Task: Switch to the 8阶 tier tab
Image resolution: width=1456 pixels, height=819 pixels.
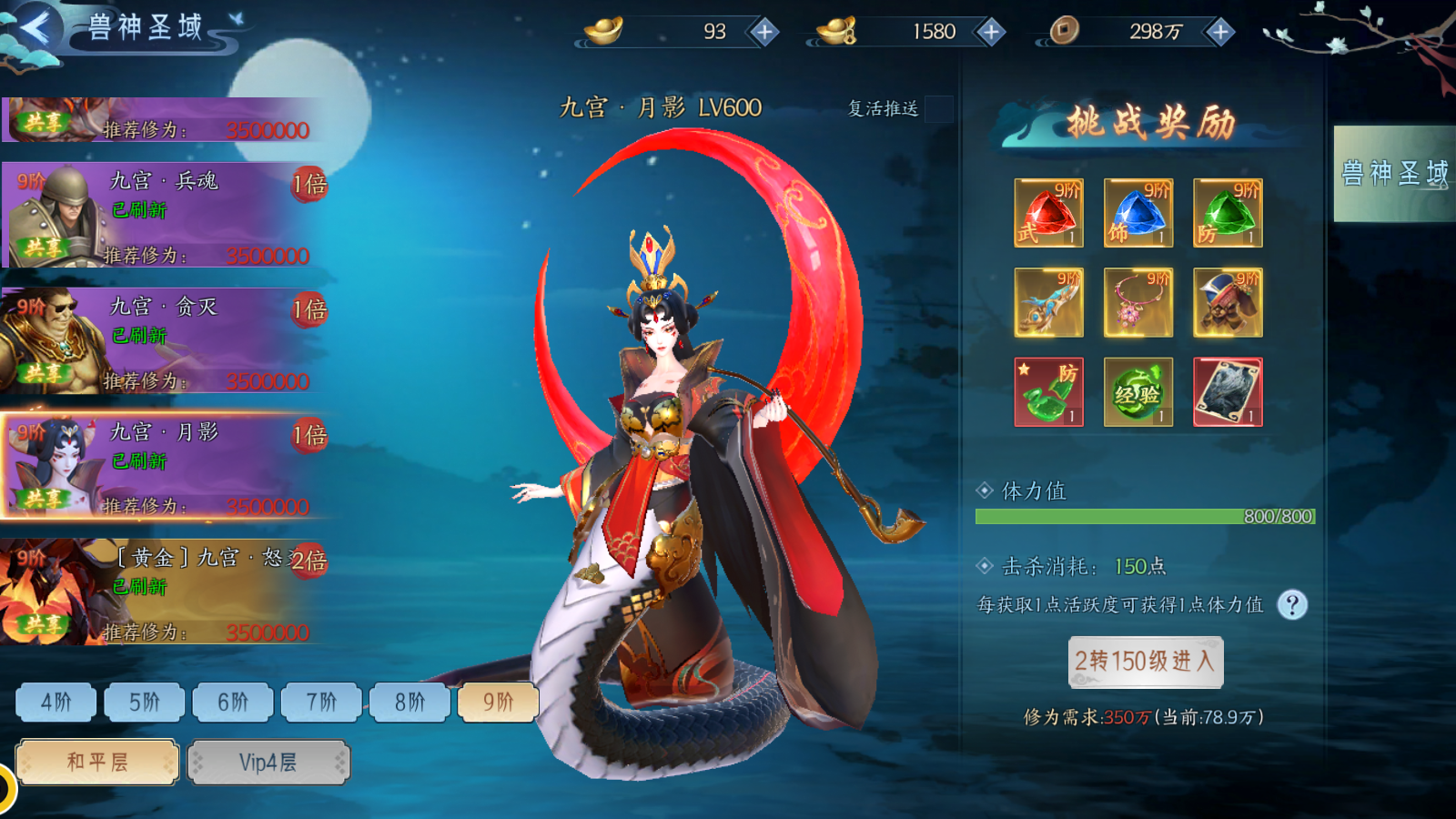Action: 409,702
